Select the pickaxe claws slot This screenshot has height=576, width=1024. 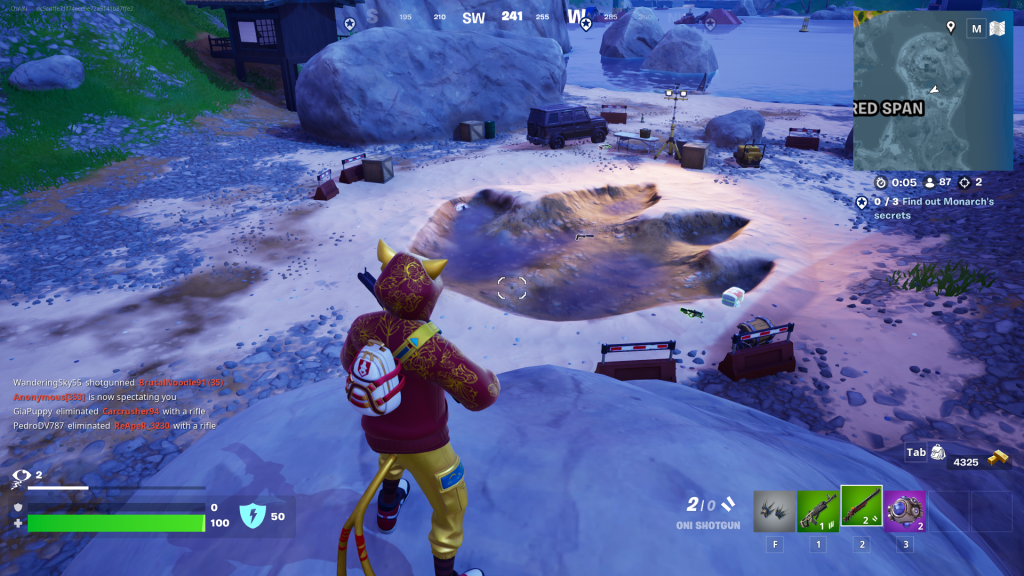(774, 511)
